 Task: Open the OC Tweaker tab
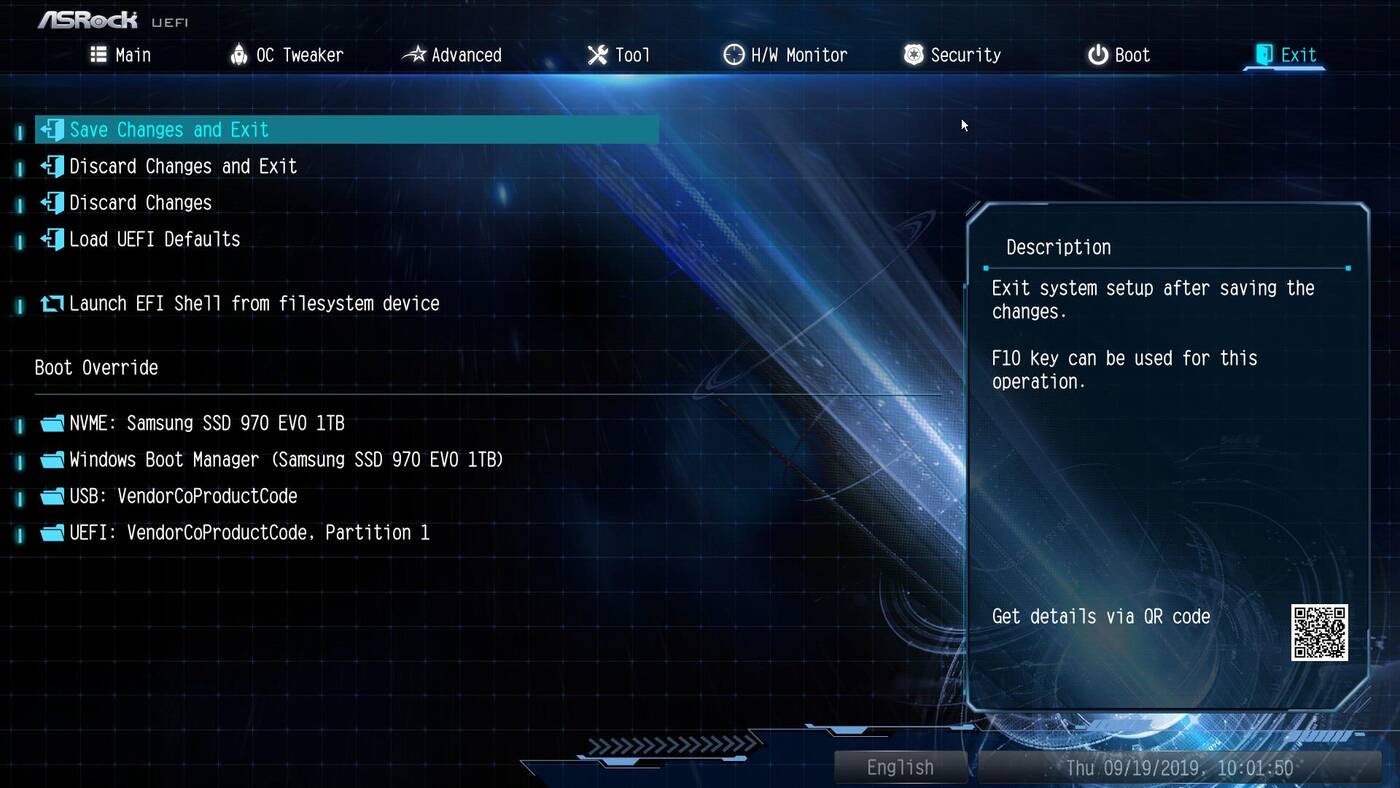[286, 55]
